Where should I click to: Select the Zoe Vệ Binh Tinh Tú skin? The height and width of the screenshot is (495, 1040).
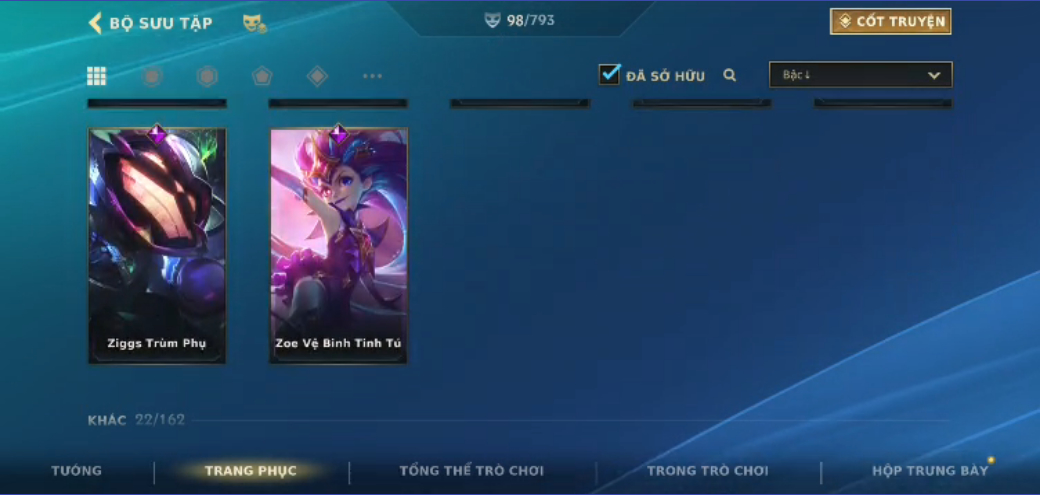pyautogui.click(x=339, y=245)
